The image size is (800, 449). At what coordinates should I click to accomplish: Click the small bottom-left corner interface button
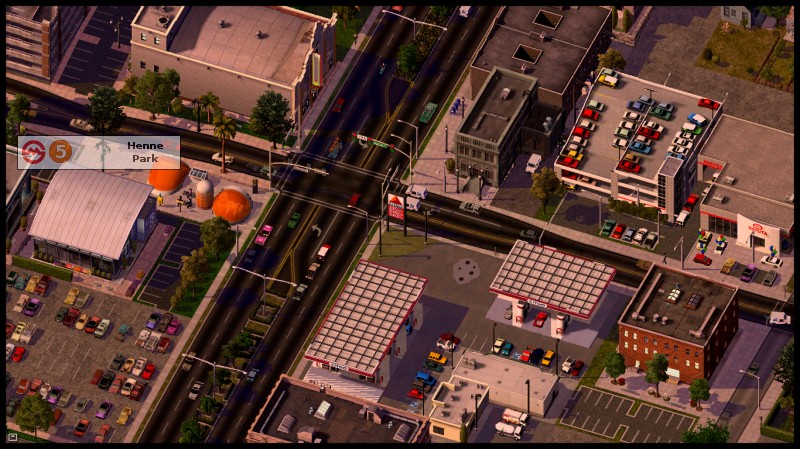click(12, 437)
